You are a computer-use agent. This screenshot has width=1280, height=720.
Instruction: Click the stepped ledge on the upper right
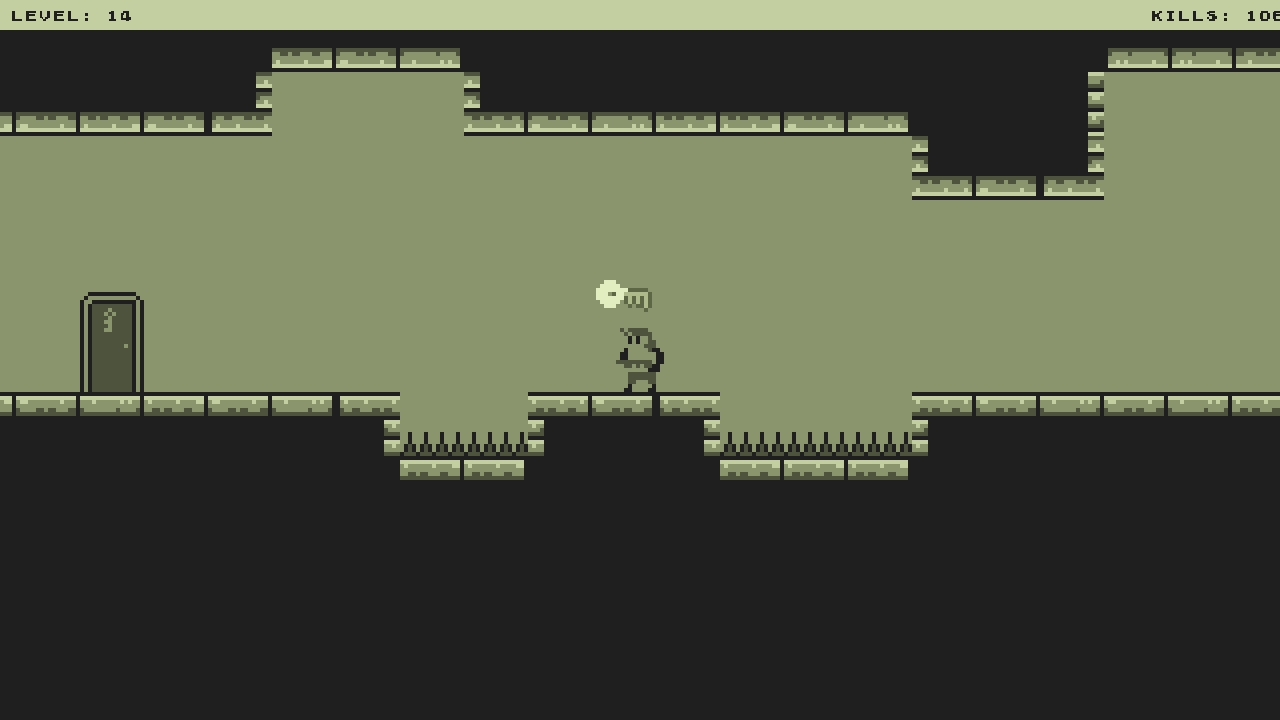pos(1005,188)
